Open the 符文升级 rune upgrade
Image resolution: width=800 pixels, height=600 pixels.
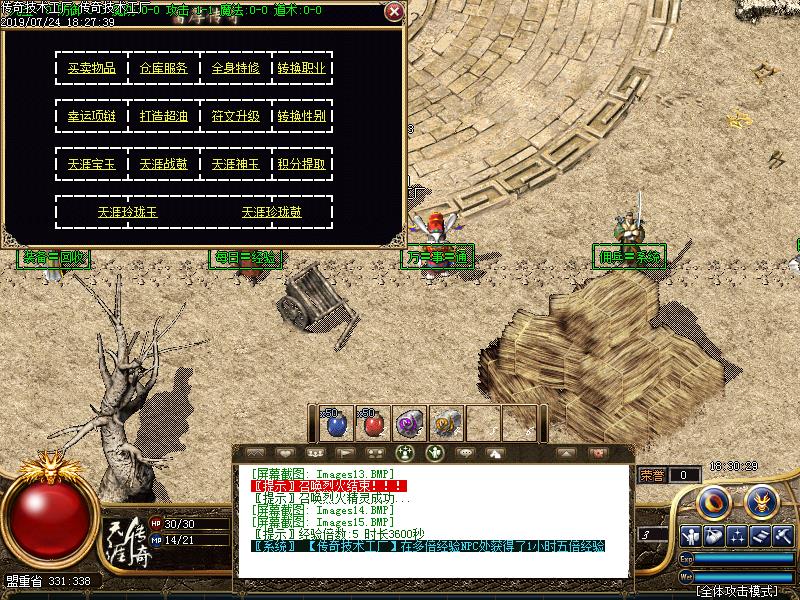point(236,116)
